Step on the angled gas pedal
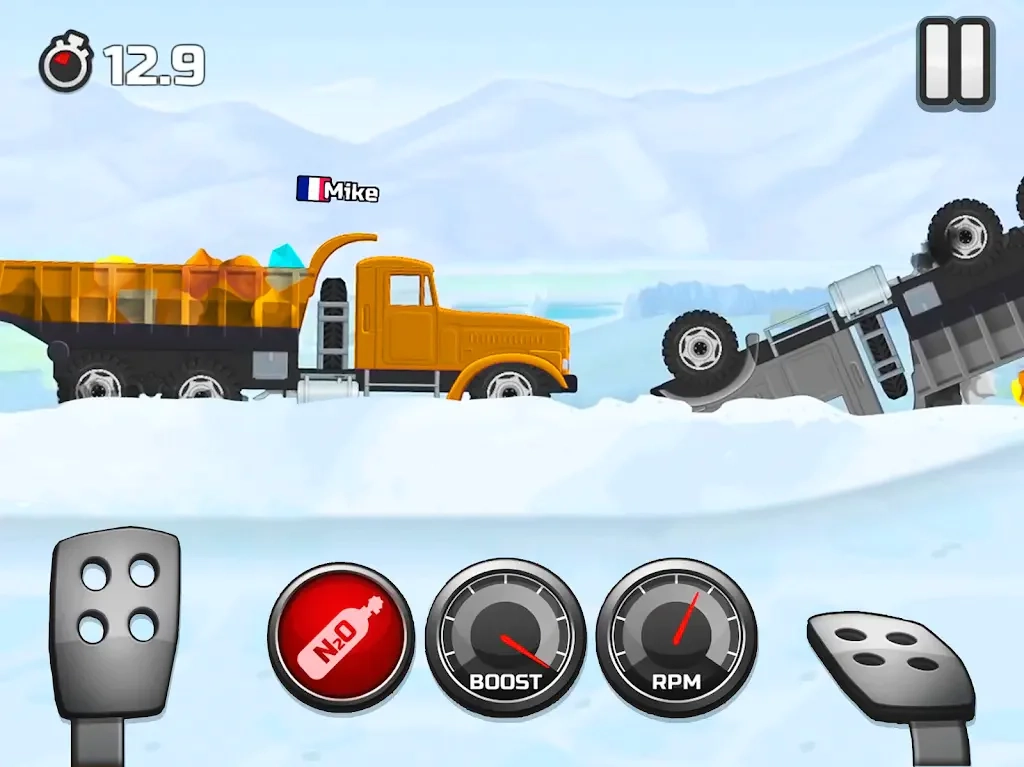 pos(891,662)
